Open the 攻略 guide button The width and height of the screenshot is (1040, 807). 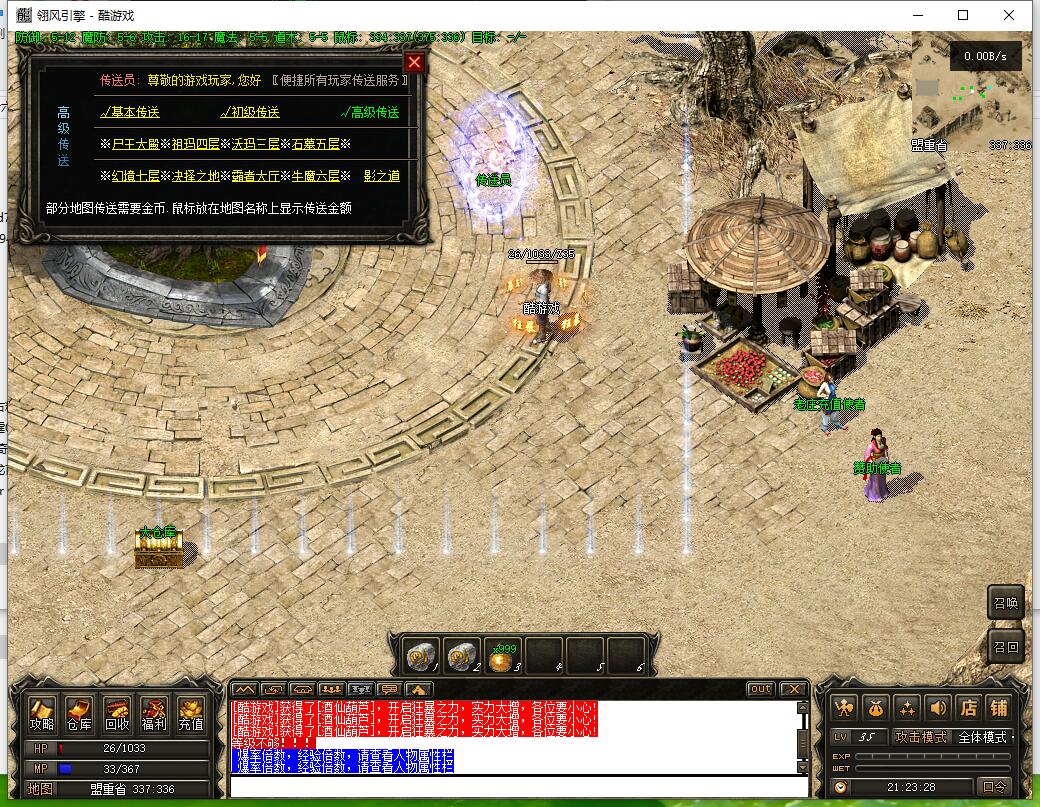[x=42, y=712]
